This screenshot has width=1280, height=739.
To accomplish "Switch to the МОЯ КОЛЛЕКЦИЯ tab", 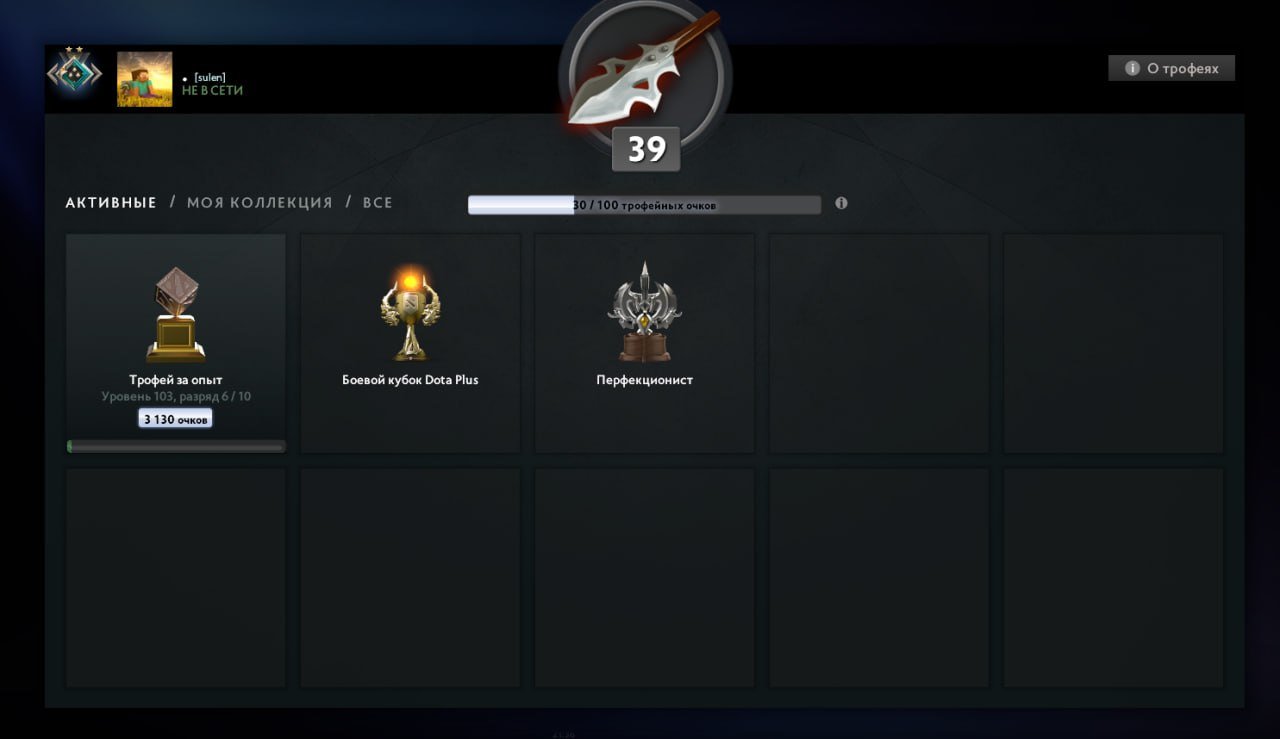I will [x=259, y=202].
